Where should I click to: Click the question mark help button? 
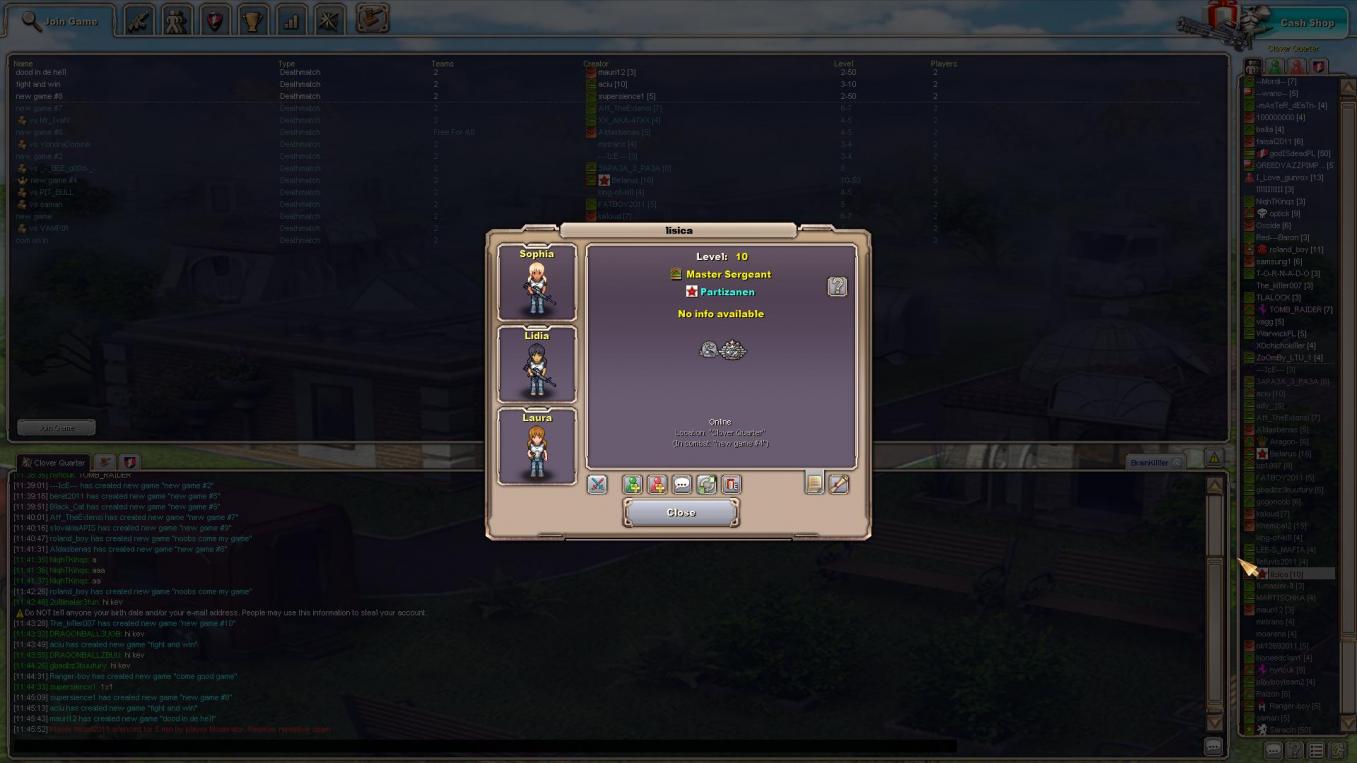(x=837, y=287)
